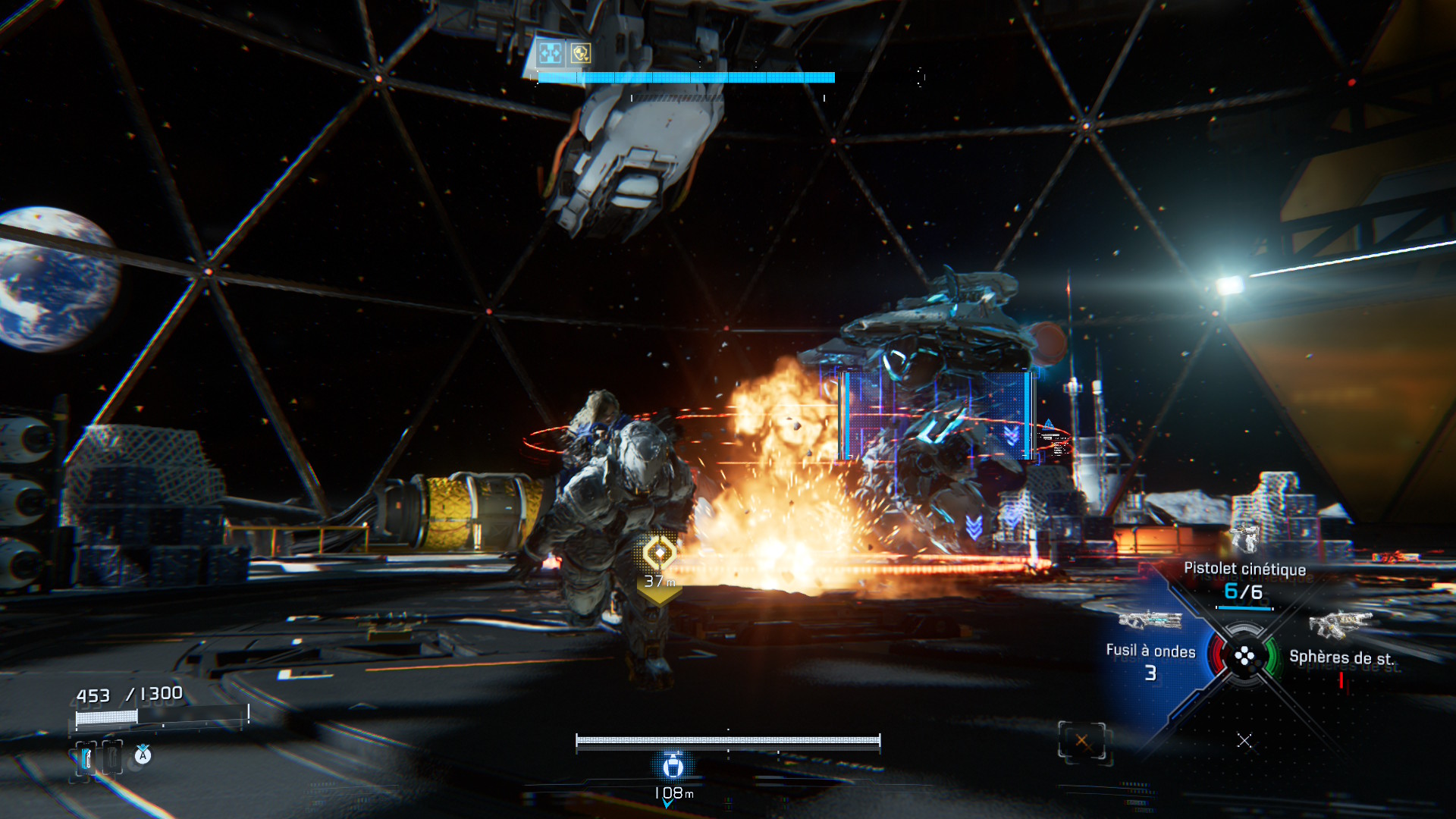Select the blue canister consumable slot
Image resolution: width=1456 pixels, height=819 pixels.
point(86,758)
